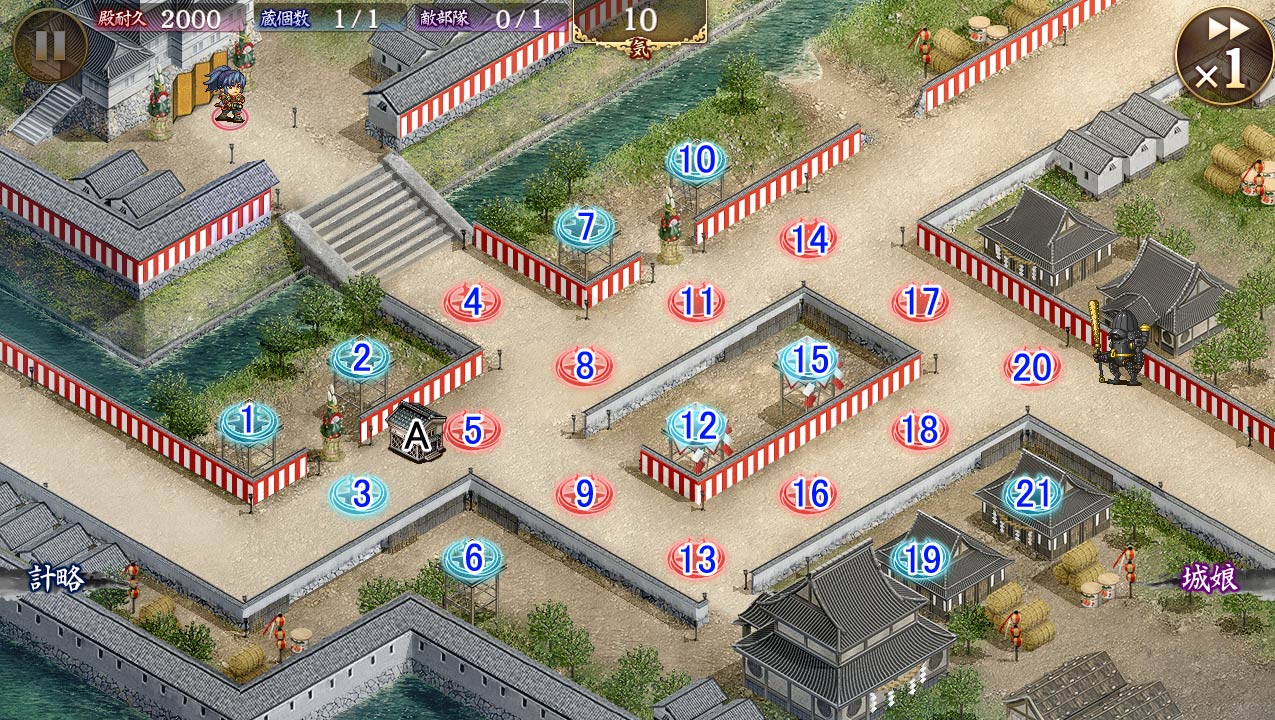
Task: Select blue placement tile 2
Action: pos(361,358)
